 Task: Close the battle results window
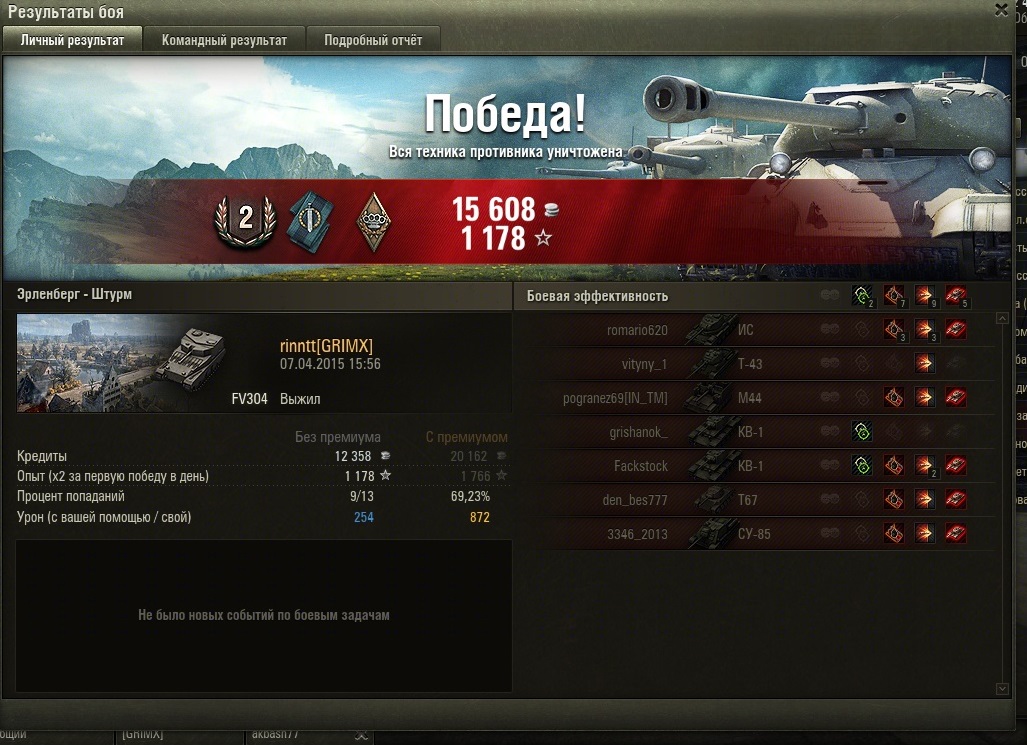pos(1001,10)
